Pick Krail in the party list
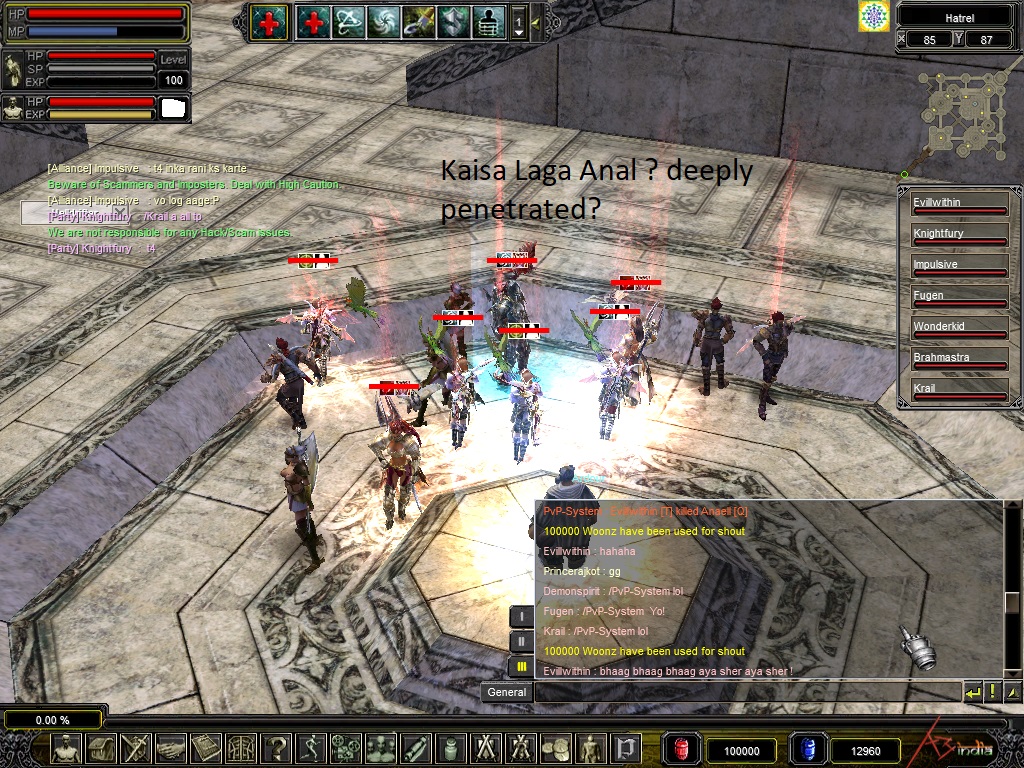The width and height of the screenshot is (1024, 768). [x=958, y=391]
